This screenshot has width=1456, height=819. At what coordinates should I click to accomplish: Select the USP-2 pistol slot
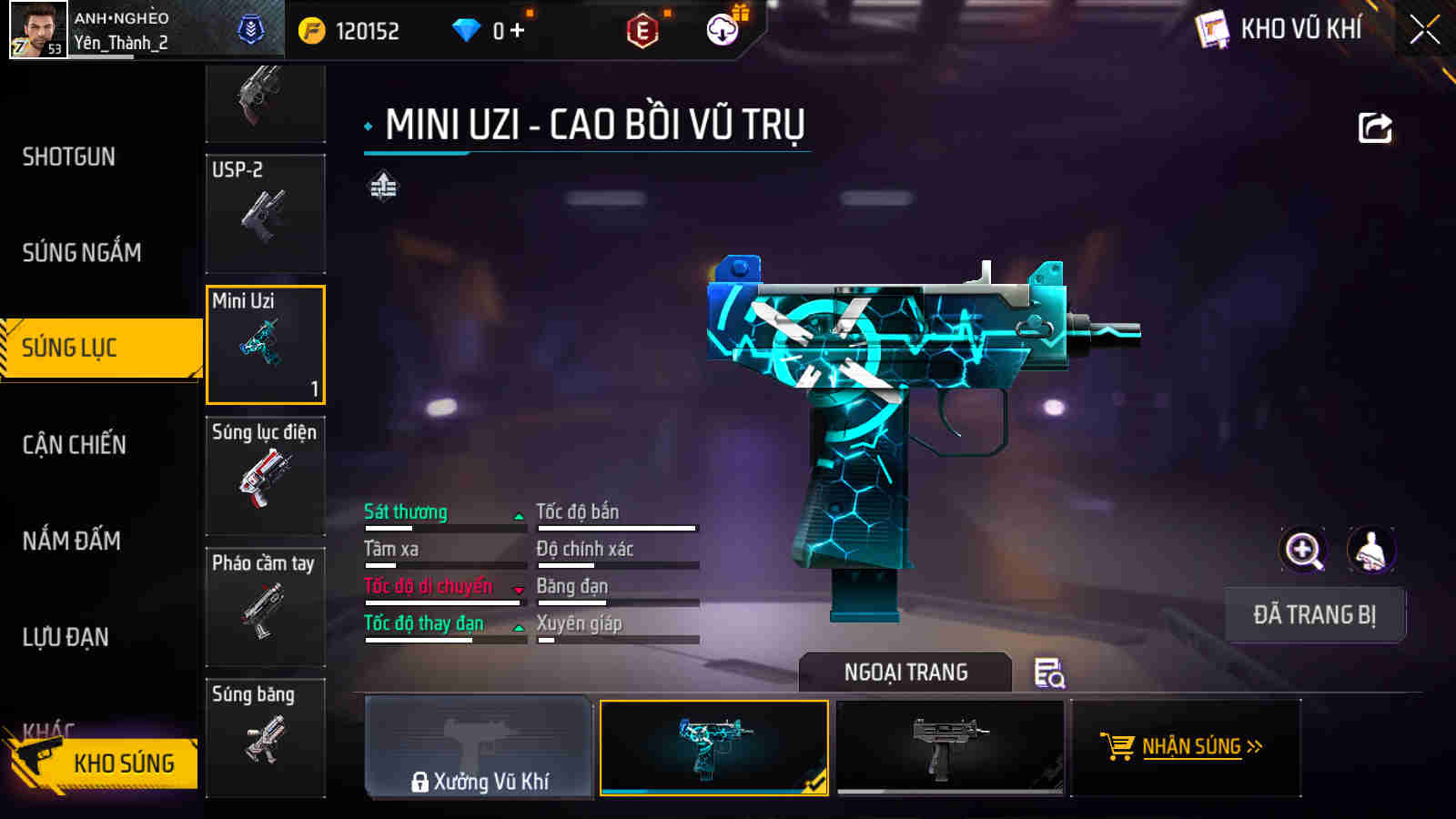[266, 214]
